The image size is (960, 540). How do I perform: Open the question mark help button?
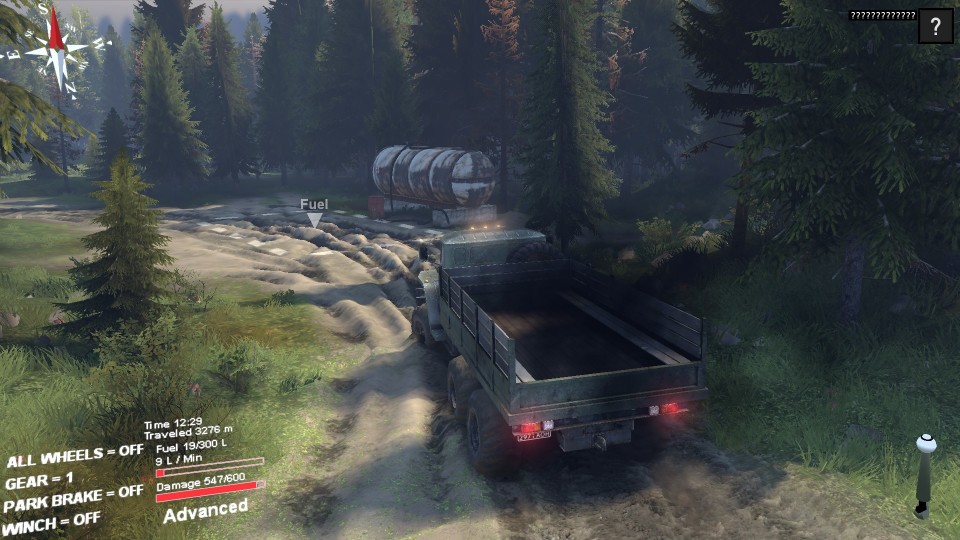point(935,27)
